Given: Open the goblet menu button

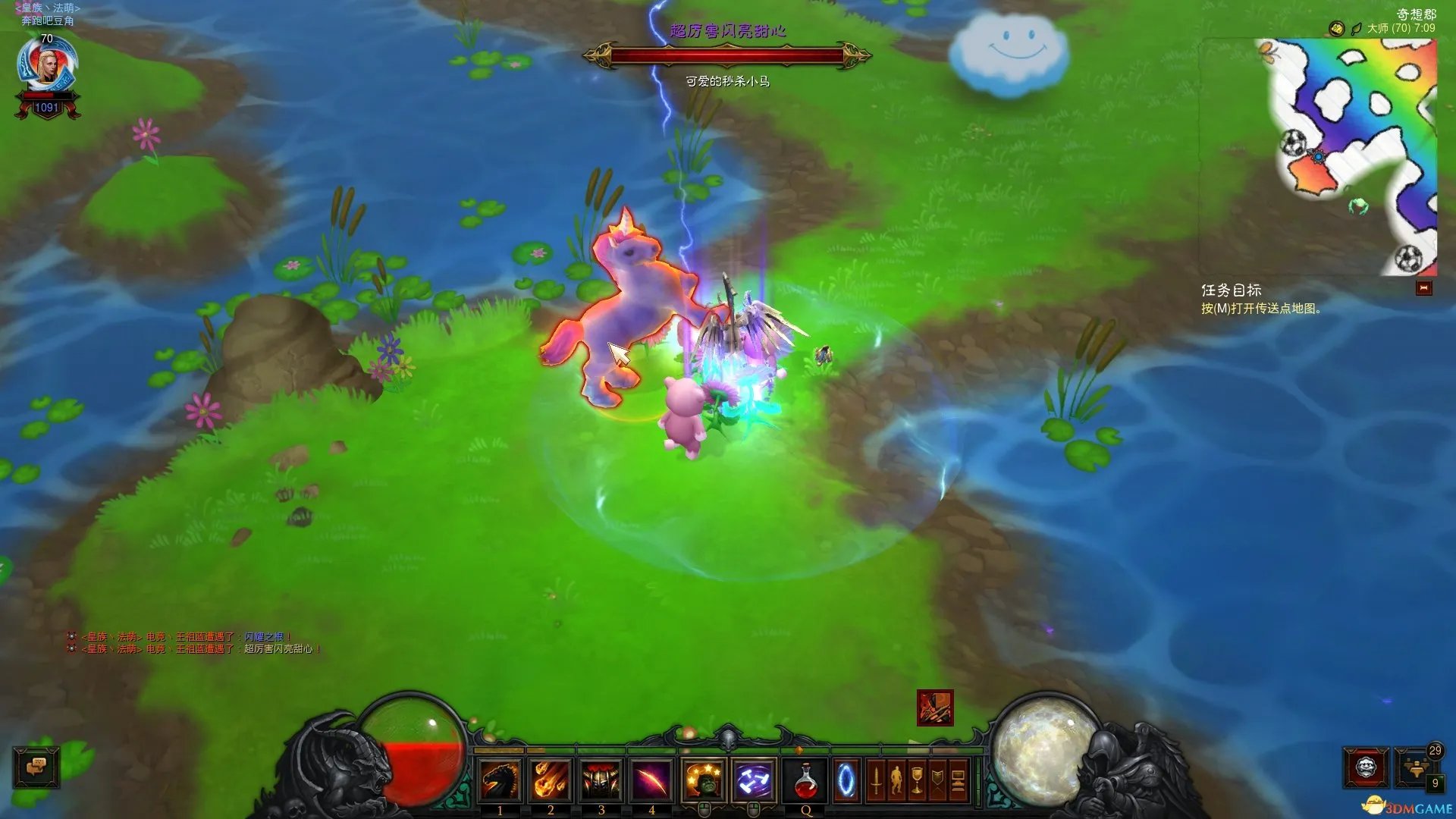Looking at the screenshot, I should click(917, 780).
